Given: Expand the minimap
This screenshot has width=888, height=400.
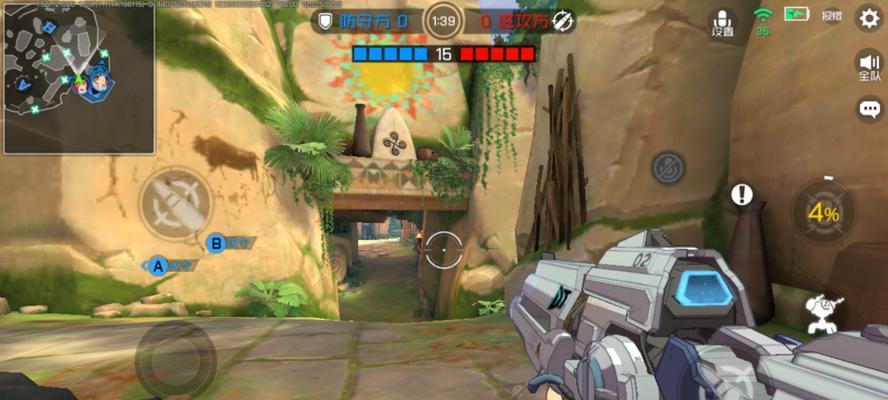Looking at the screenshot, I should click(x=78, y=77).
